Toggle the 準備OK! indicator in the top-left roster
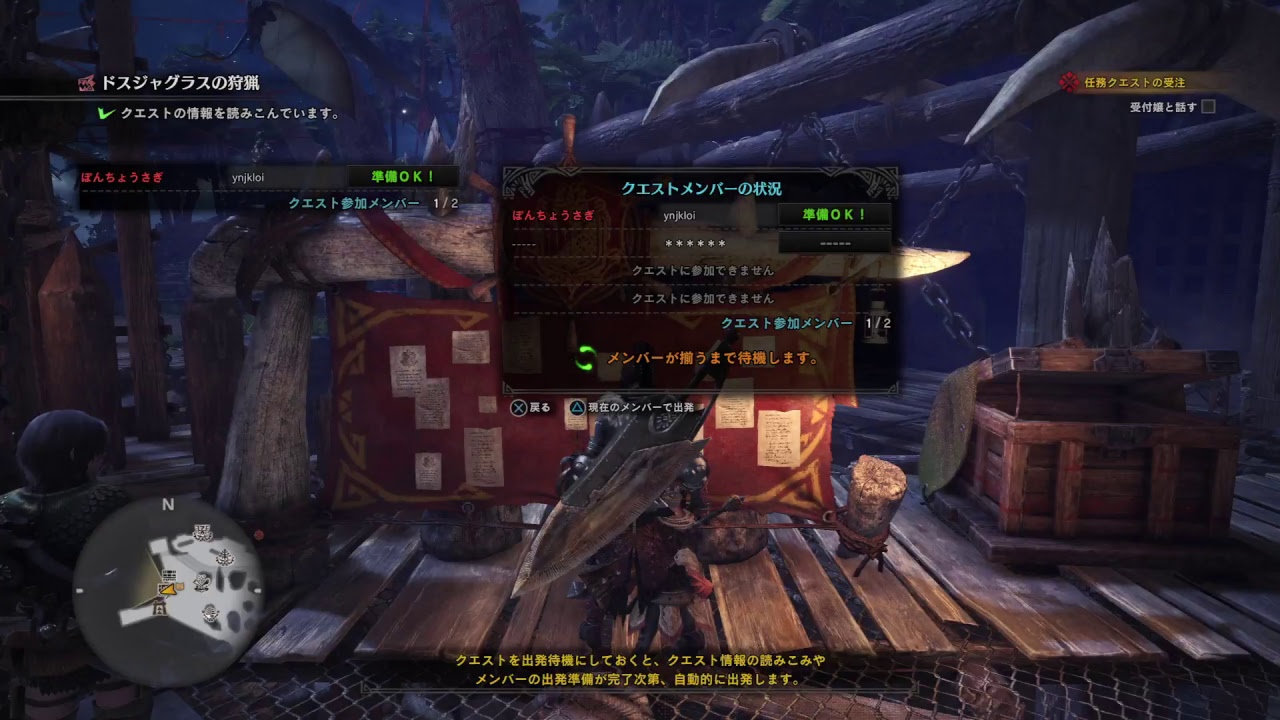The width and height of the screenshot is (1280, 720). click(x=402, y=175)
